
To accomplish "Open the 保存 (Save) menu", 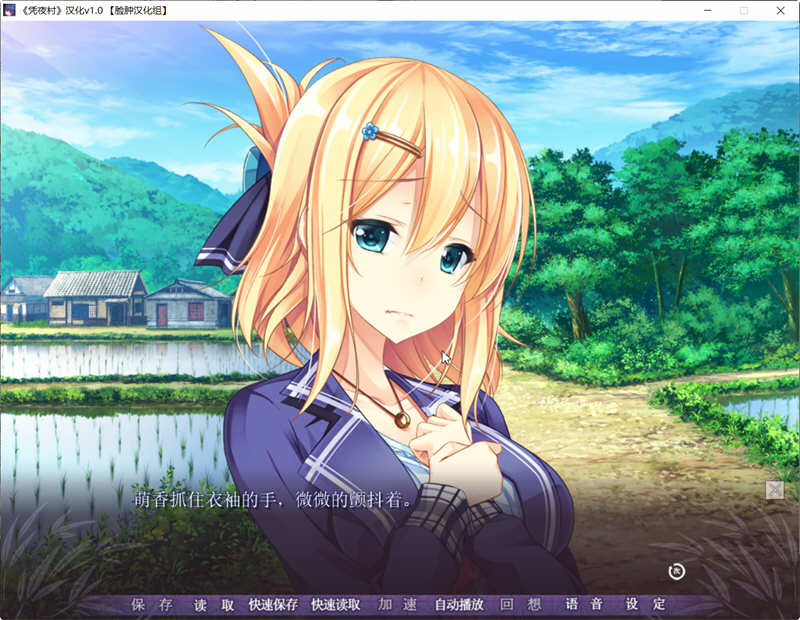I will pos(152,605).
